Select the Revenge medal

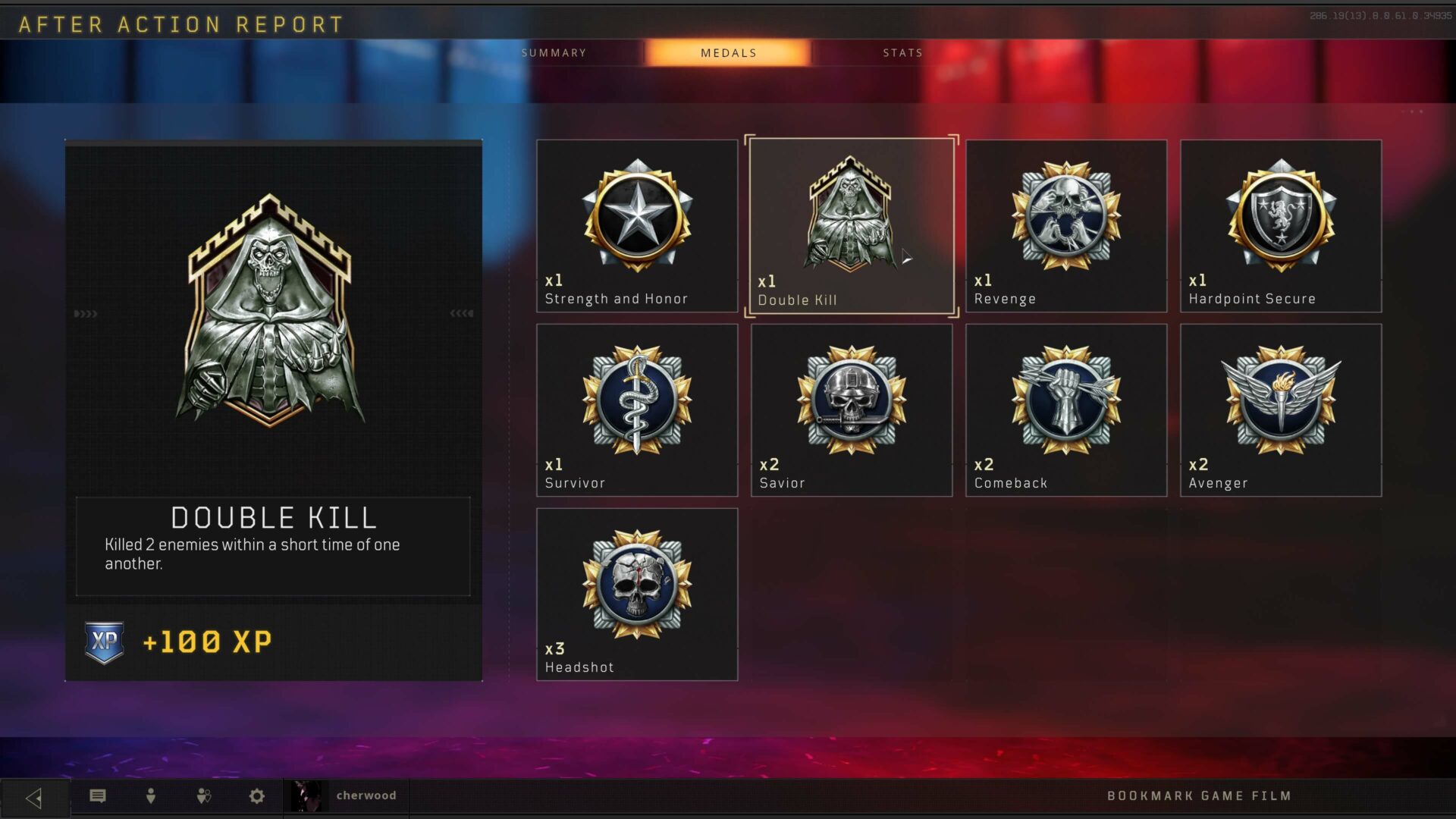1066,226
